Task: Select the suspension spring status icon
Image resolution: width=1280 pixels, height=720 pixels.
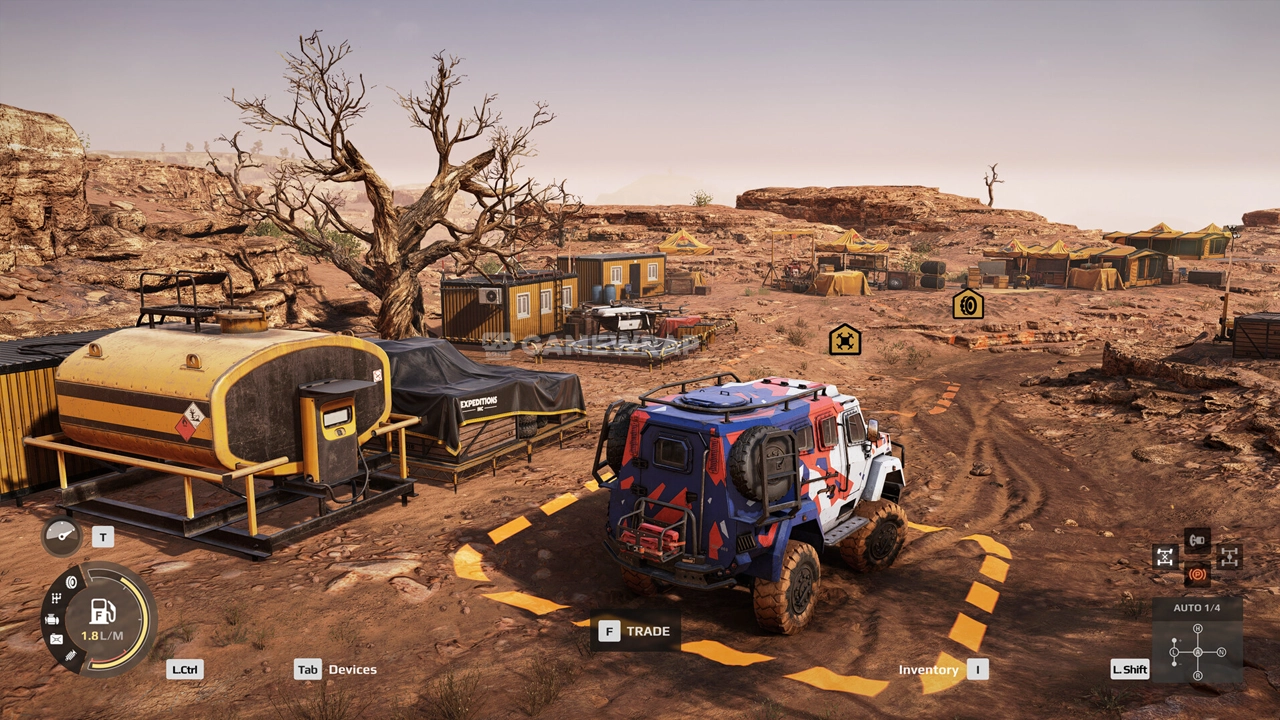Action: point(71,656)
